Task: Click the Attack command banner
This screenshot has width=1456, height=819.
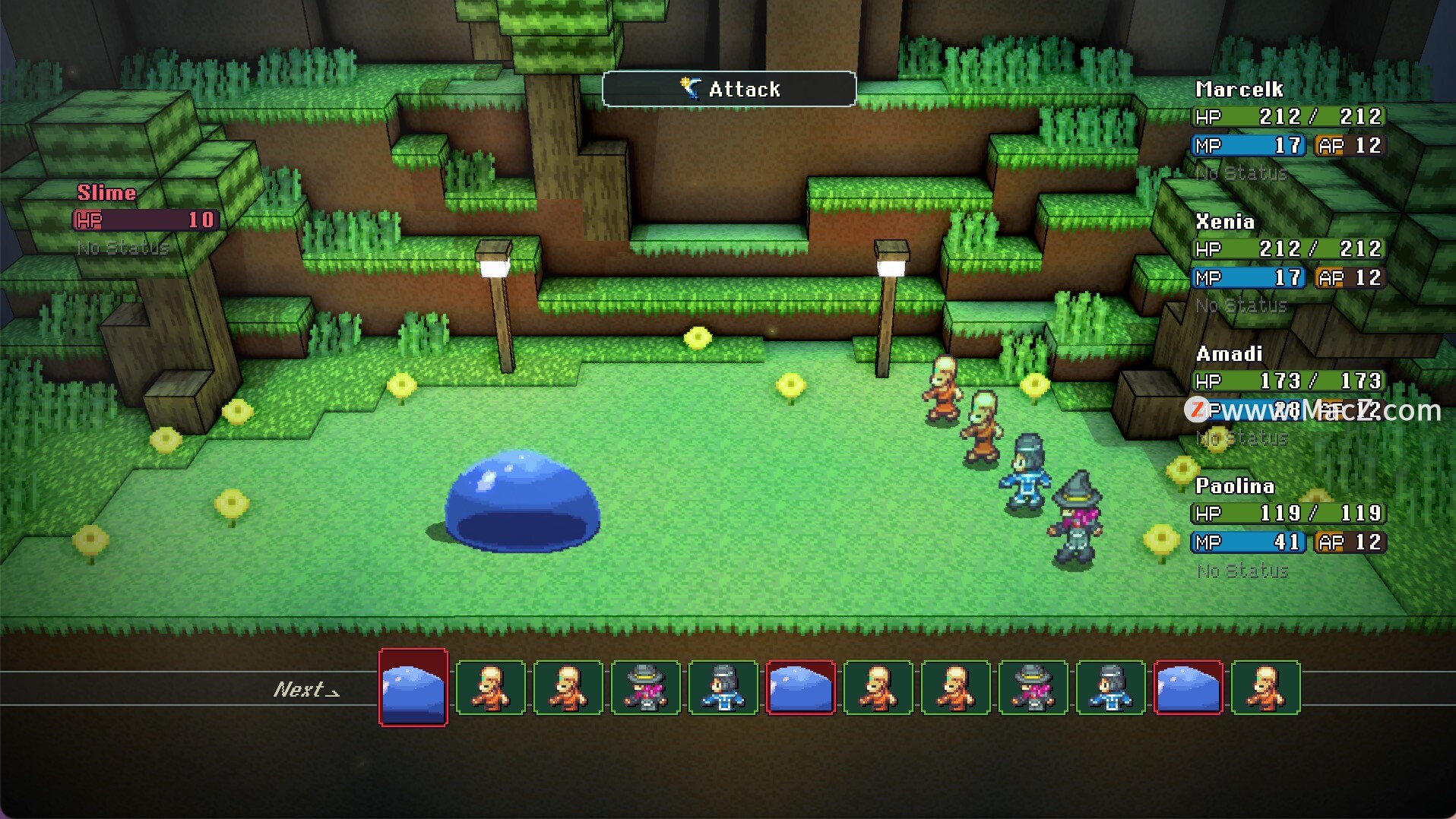Action: (729, 89)
